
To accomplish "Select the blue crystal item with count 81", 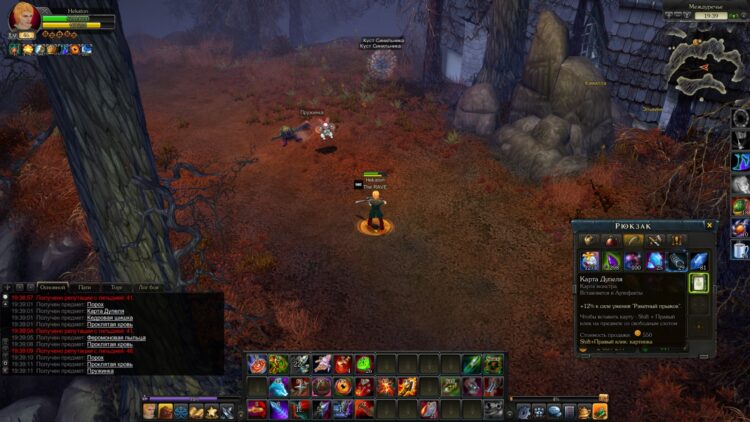I will coord(699,261).
